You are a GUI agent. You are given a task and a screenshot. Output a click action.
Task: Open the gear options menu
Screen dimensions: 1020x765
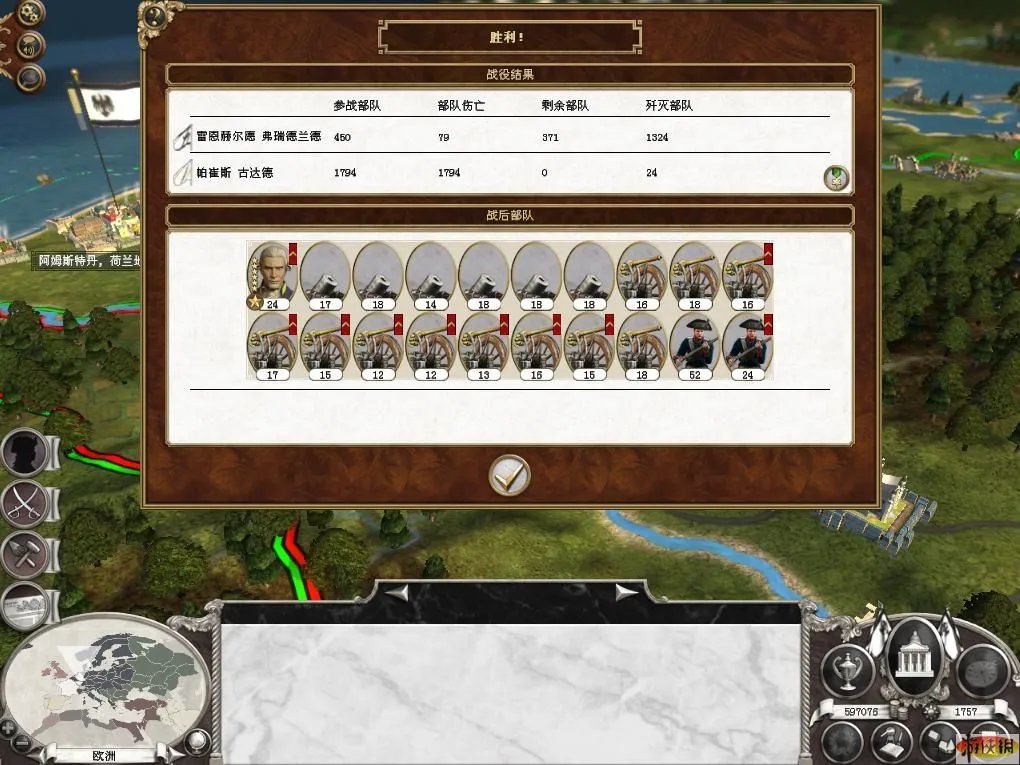coord(32,15)
